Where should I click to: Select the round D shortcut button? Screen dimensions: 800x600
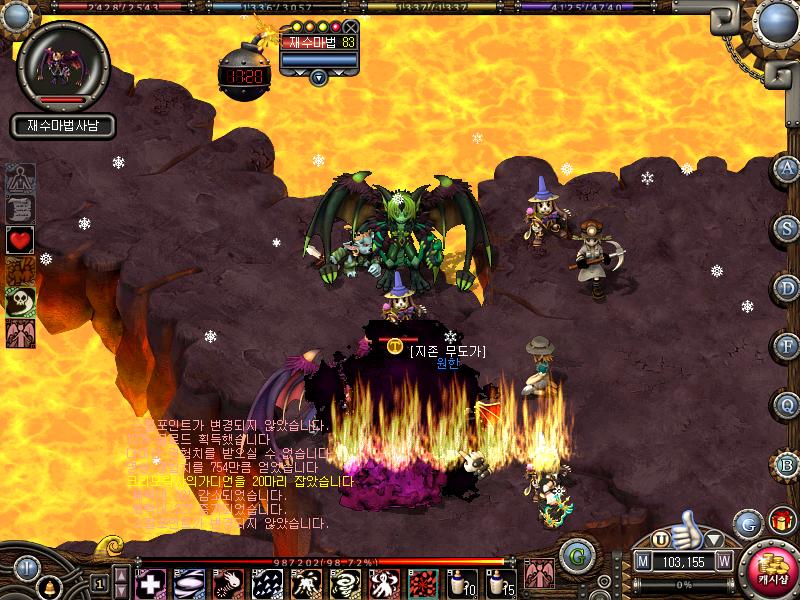click(787, 287)
